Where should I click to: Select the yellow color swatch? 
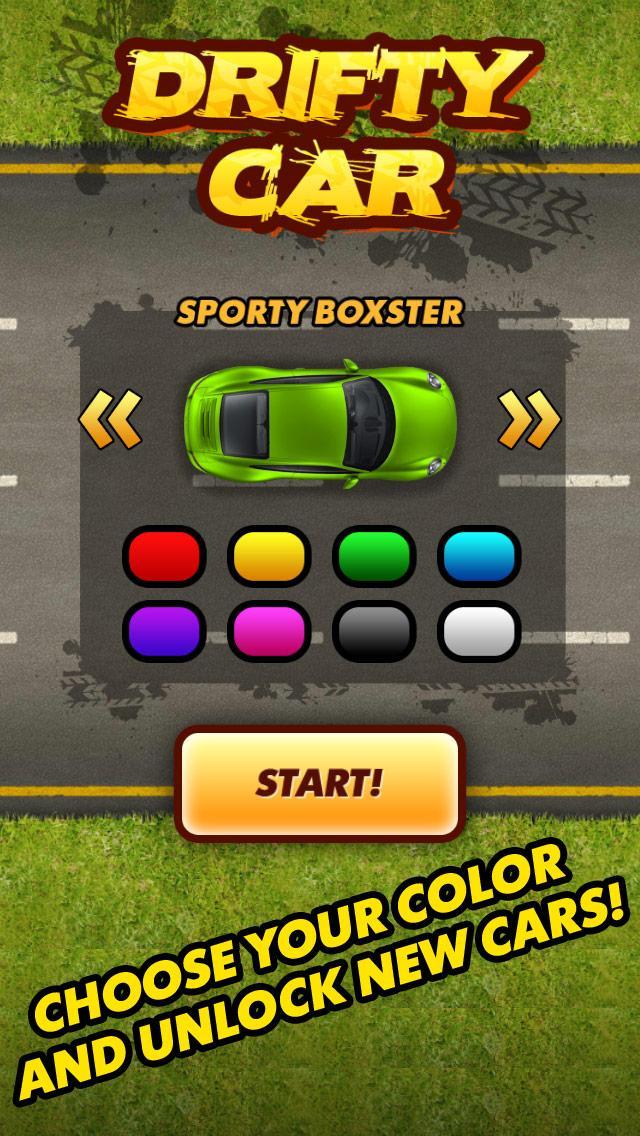pyautogui.click(x=269, y=556)
